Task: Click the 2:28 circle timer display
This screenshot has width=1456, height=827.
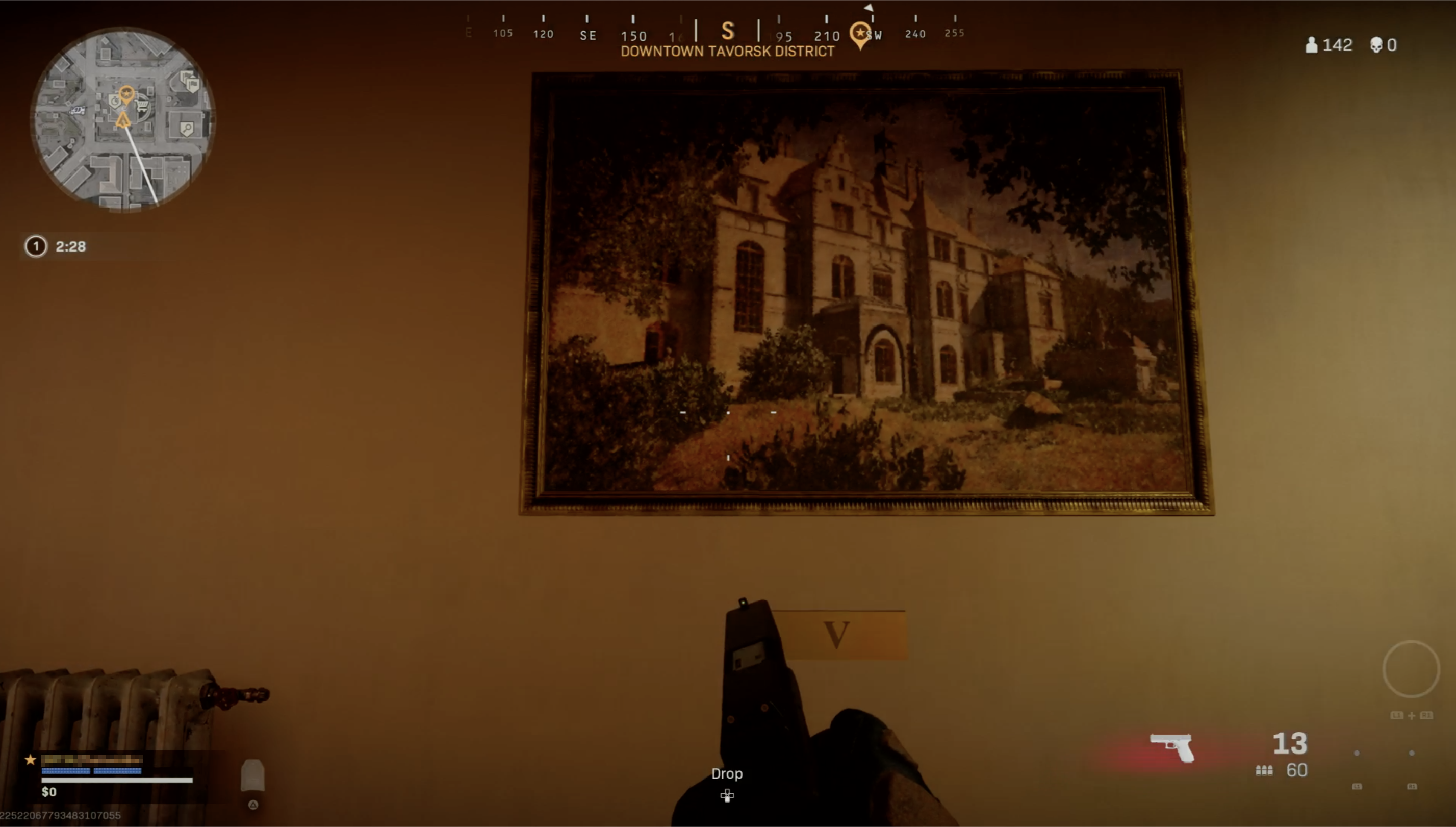Action: [70, 246]
